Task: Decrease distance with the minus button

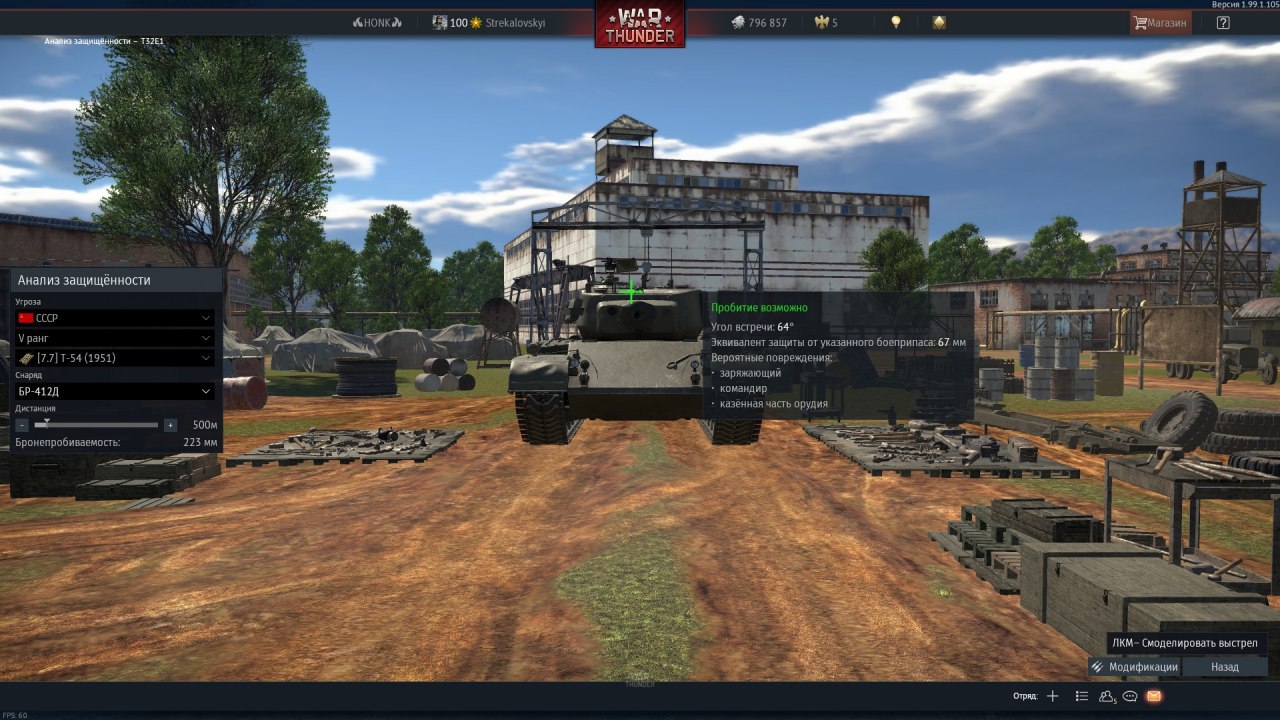Action: [23, 425]
